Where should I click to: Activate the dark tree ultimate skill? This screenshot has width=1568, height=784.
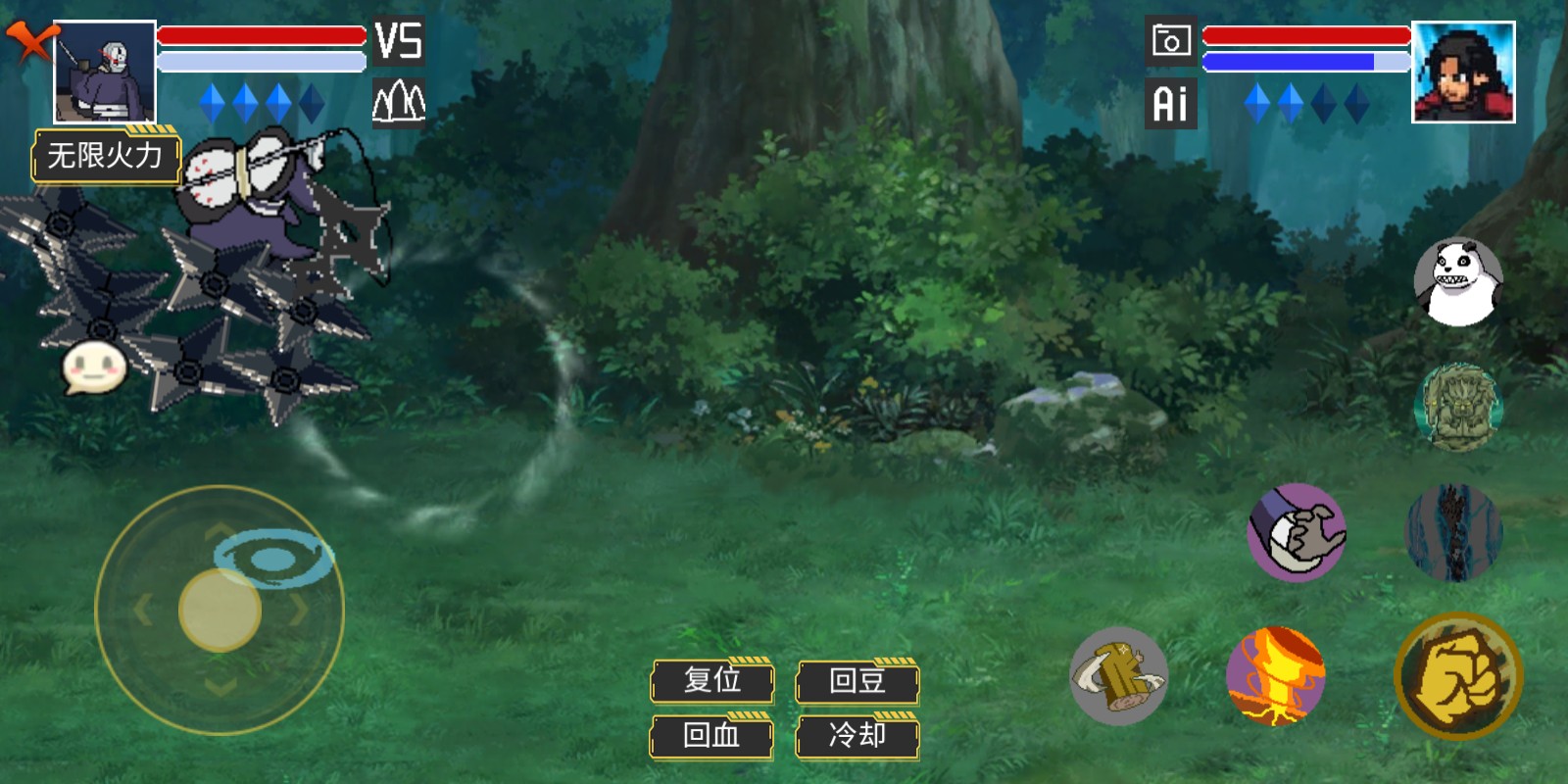[1454, 532]
